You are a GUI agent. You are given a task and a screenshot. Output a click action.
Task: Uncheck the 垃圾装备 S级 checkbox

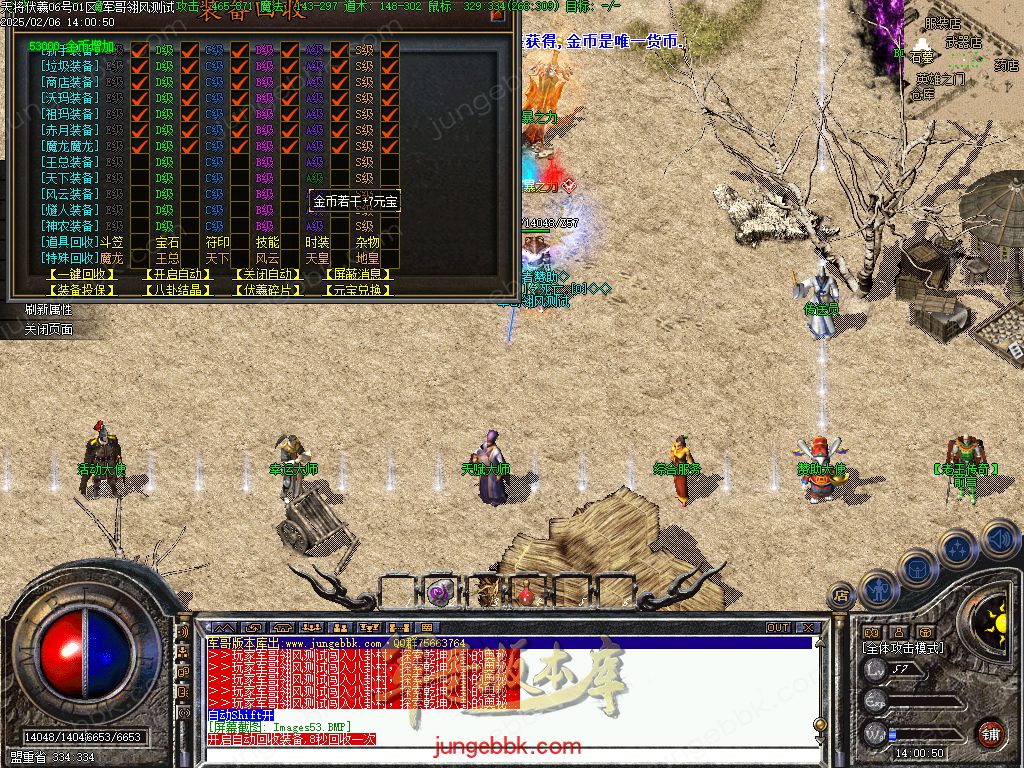(390, 66)
